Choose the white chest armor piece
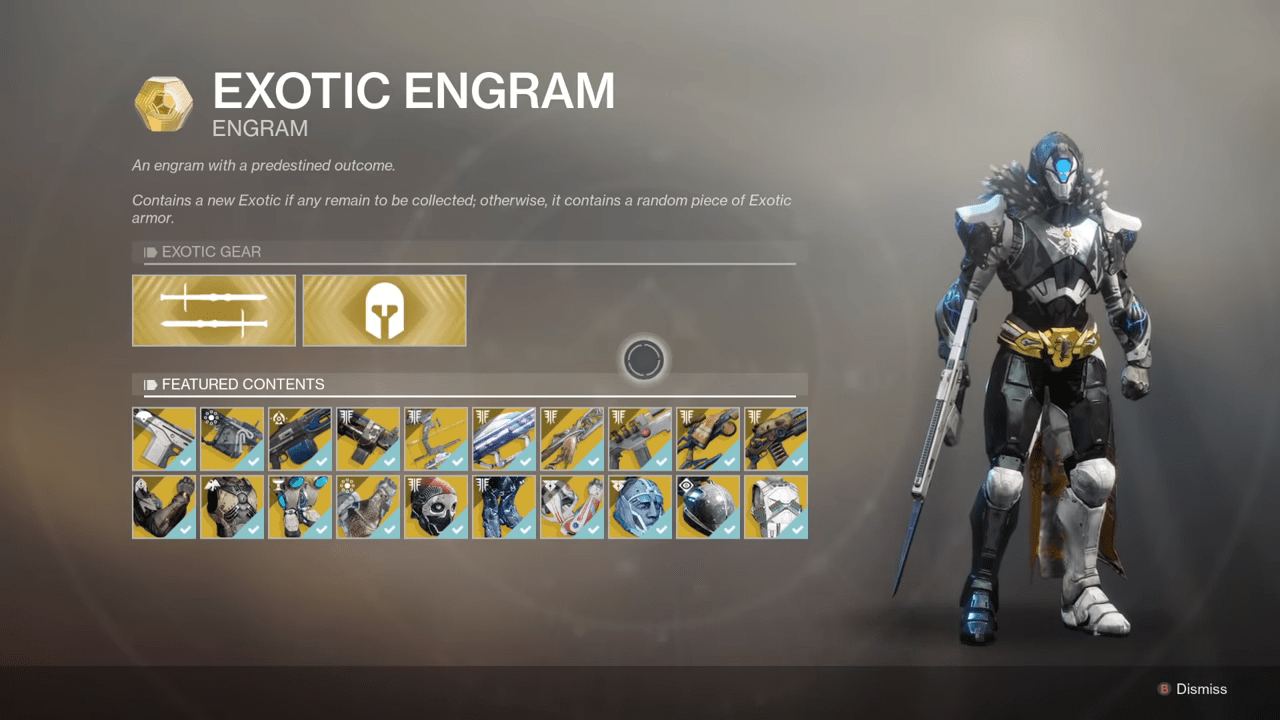The image size is (1280, 720). coord(776,506)
